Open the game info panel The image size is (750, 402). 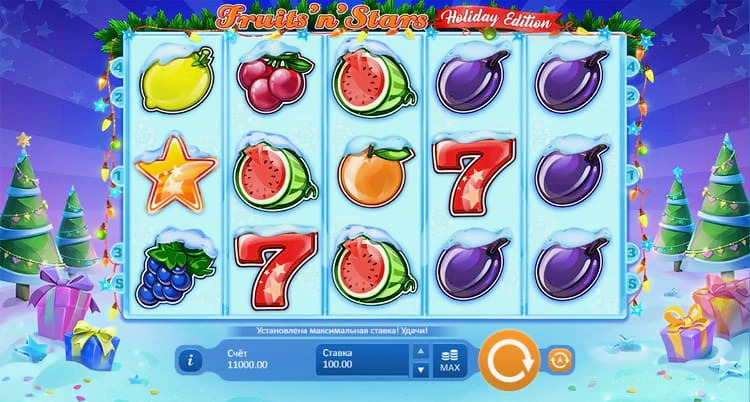pos(192,360)
